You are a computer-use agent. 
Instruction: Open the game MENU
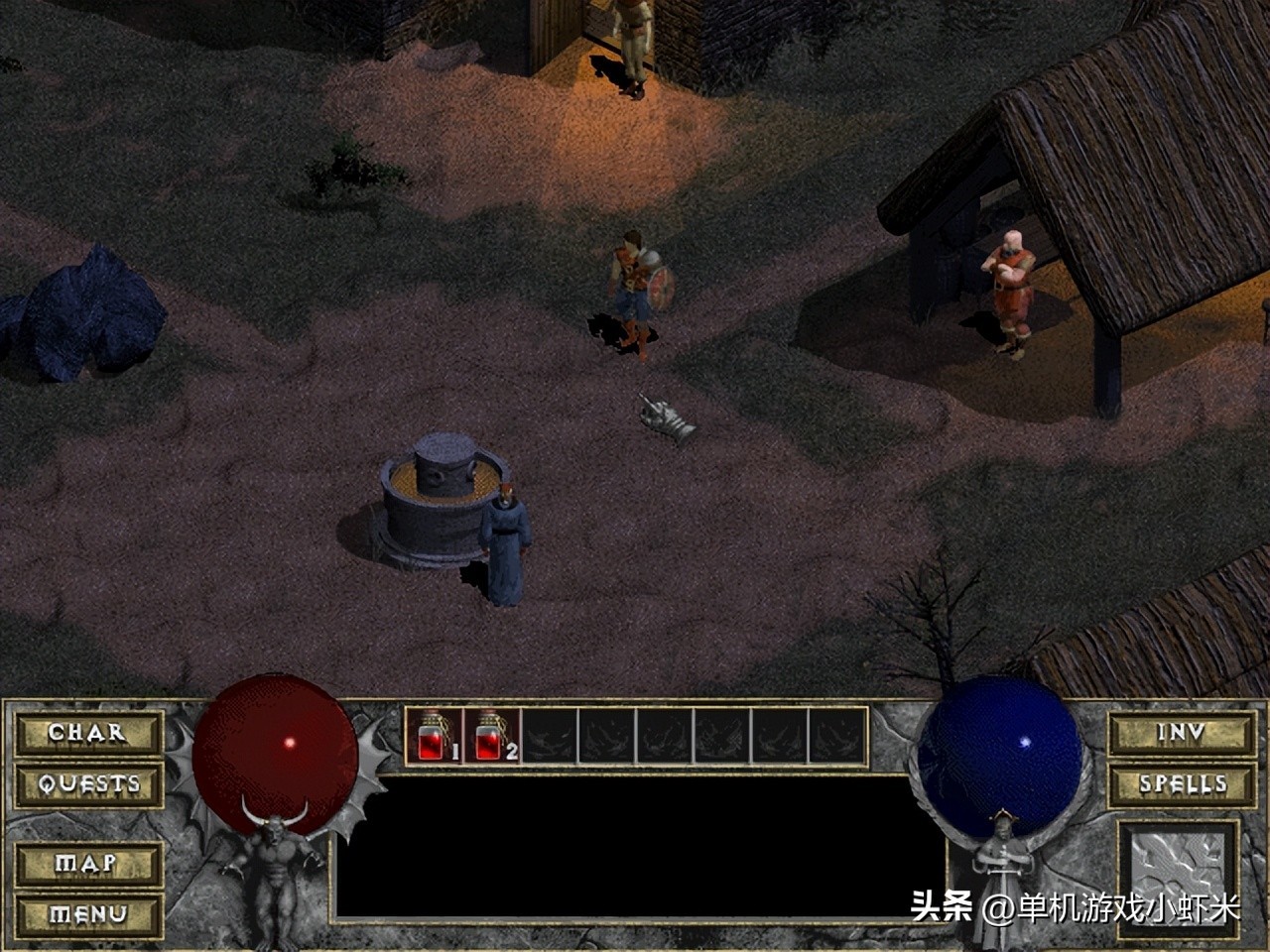[x=87, y=913]
